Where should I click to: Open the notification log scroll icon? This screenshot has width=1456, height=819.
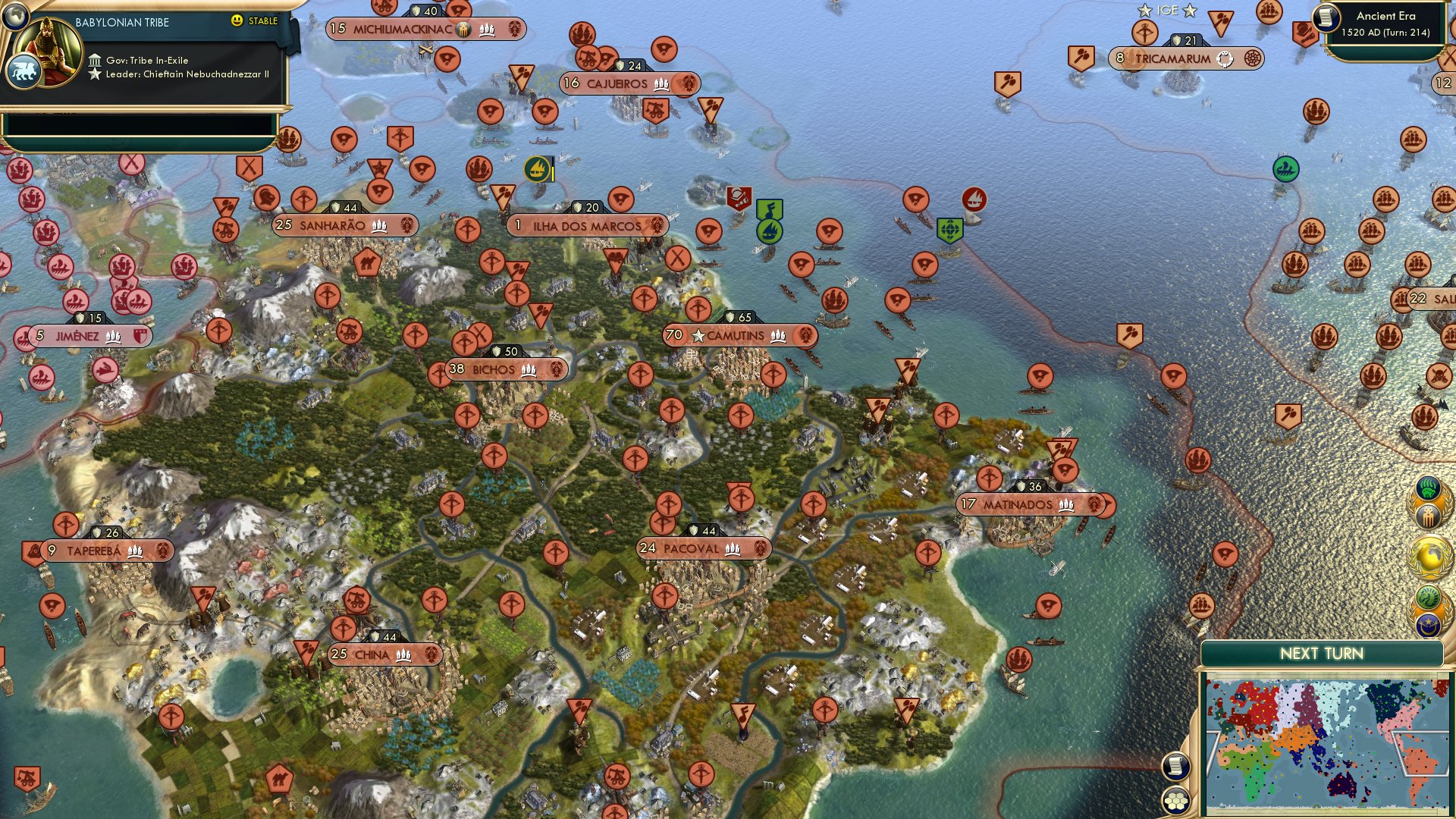[x=1176, y=764]
